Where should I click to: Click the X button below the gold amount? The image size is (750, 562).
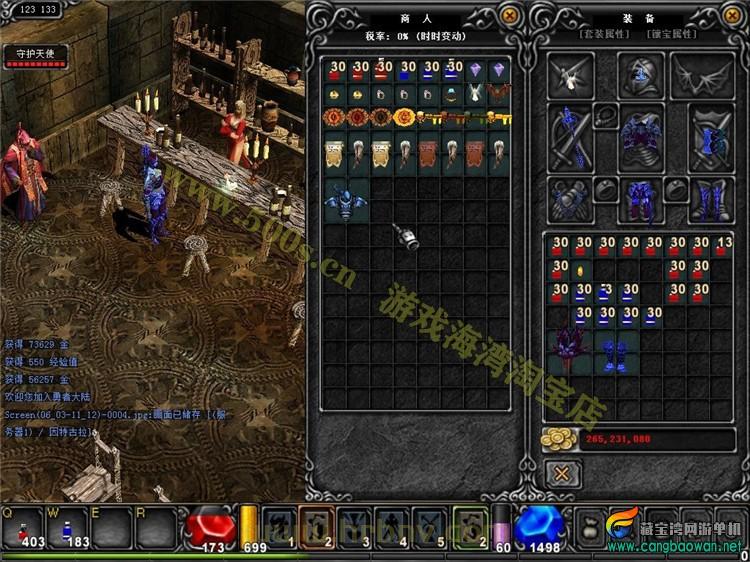tap(563, 473)
